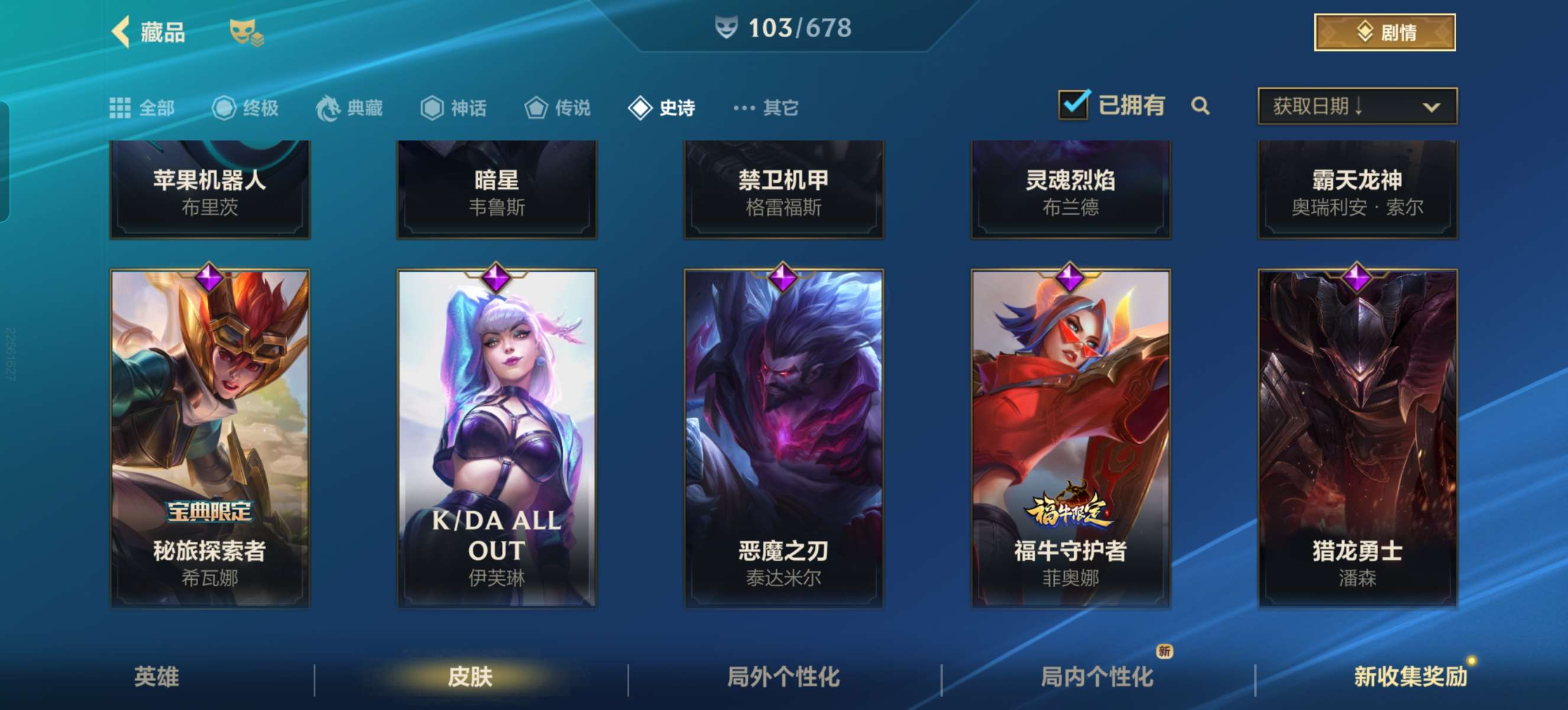Pick the 福牛守护者 菲奥娜 skin card
The height and width of the screenshot is (710, 1568).
(1070, 438)
